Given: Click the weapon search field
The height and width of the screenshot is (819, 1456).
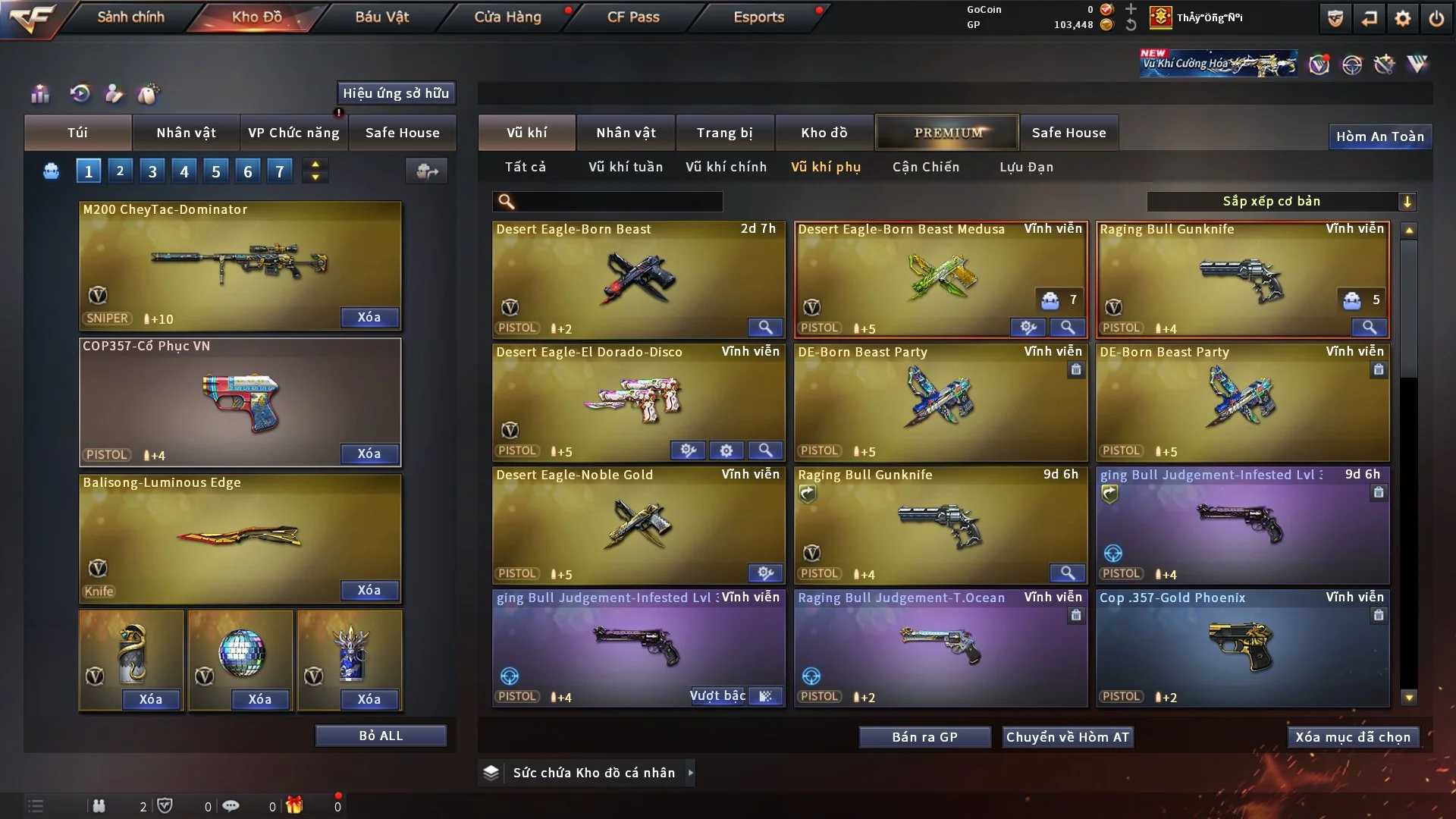Looking at the screenshot, I should pyautogui.click(x=618, y=201).
